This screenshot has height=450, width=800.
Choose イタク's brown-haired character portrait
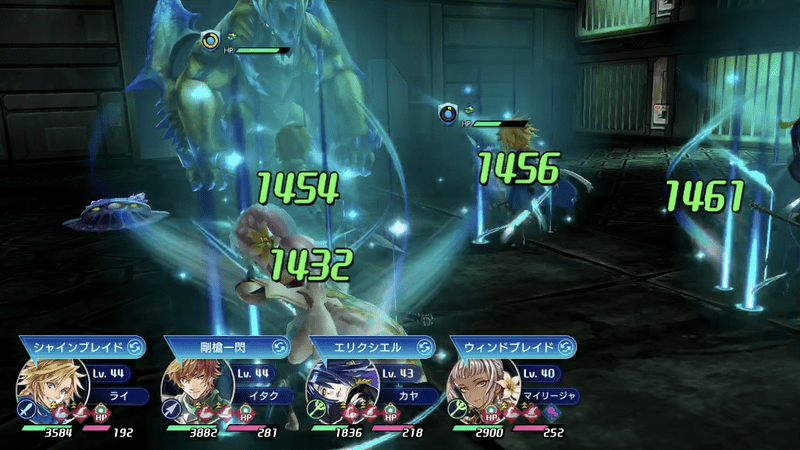coord(190,385)
